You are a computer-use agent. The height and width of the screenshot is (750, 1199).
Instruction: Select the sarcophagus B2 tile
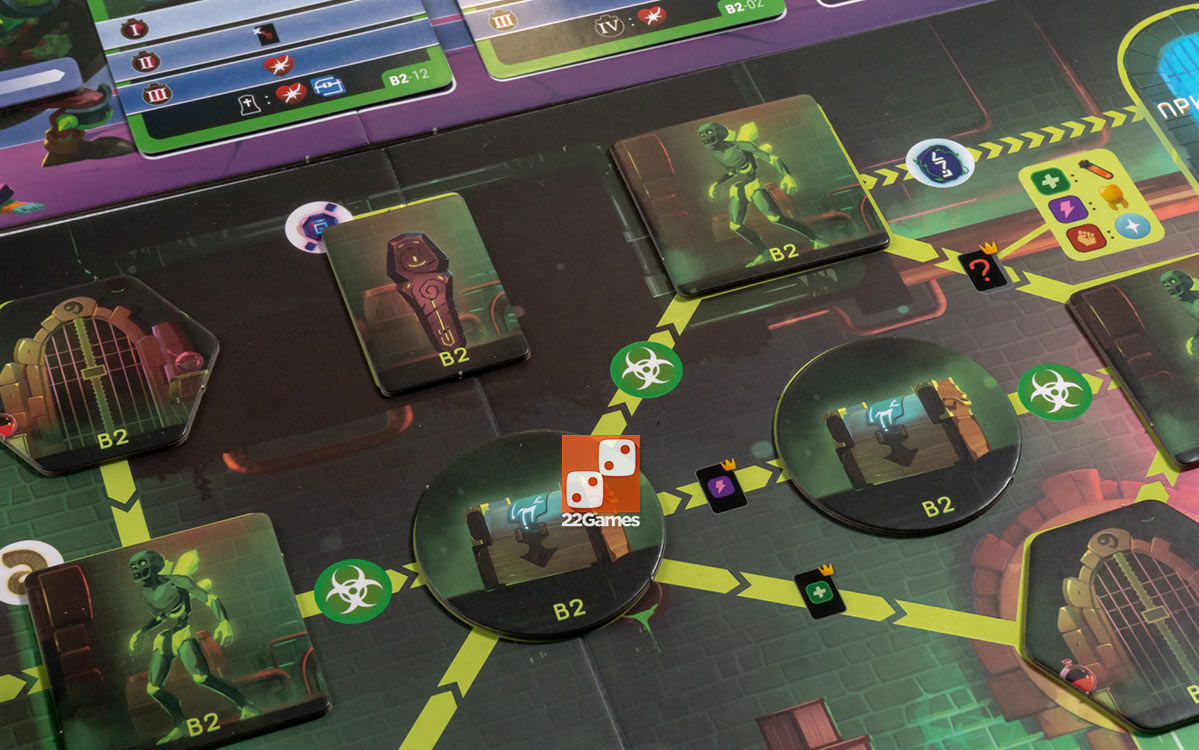click(425, 291)
